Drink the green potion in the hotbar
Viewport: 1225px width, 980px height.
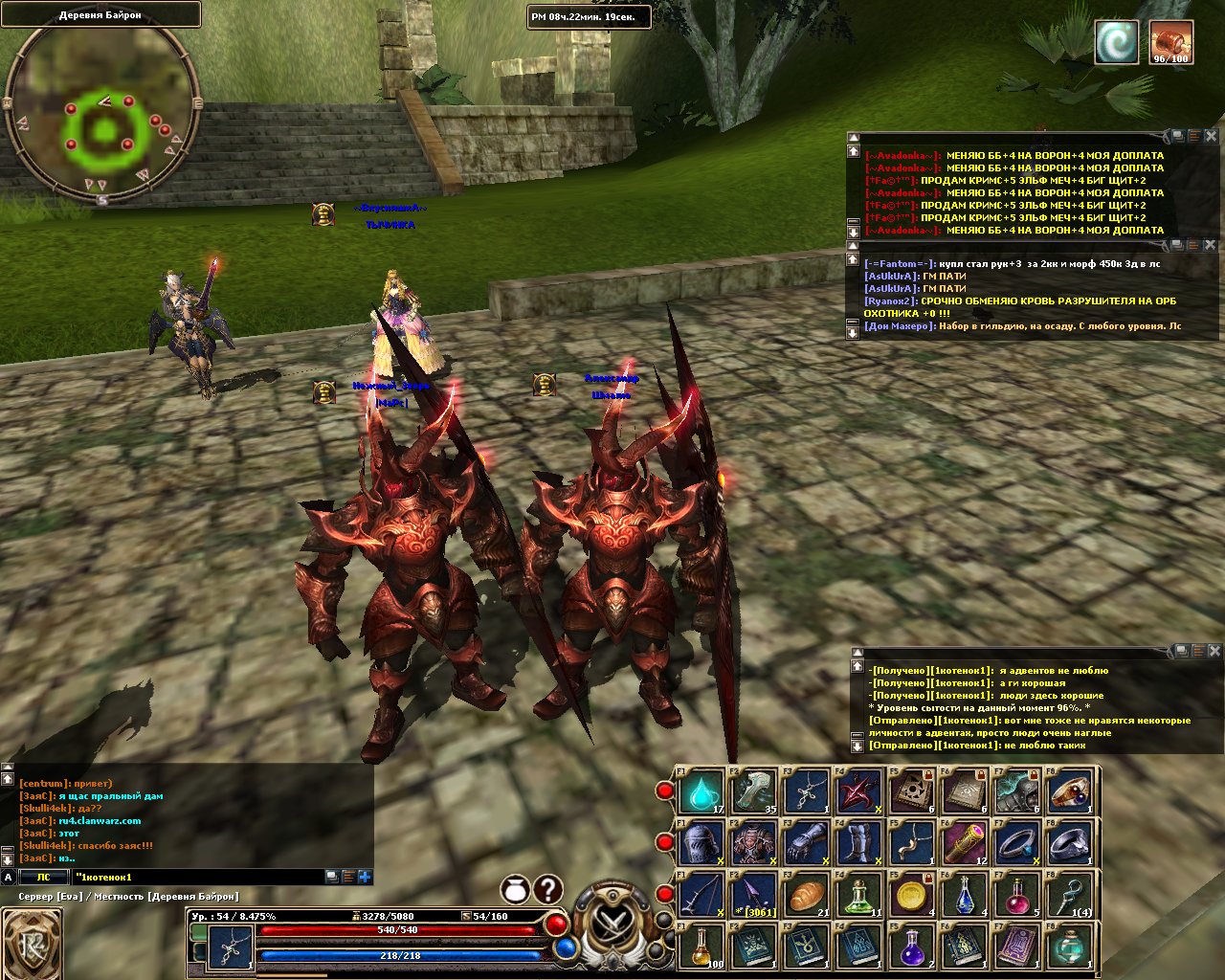click(859, 897)
